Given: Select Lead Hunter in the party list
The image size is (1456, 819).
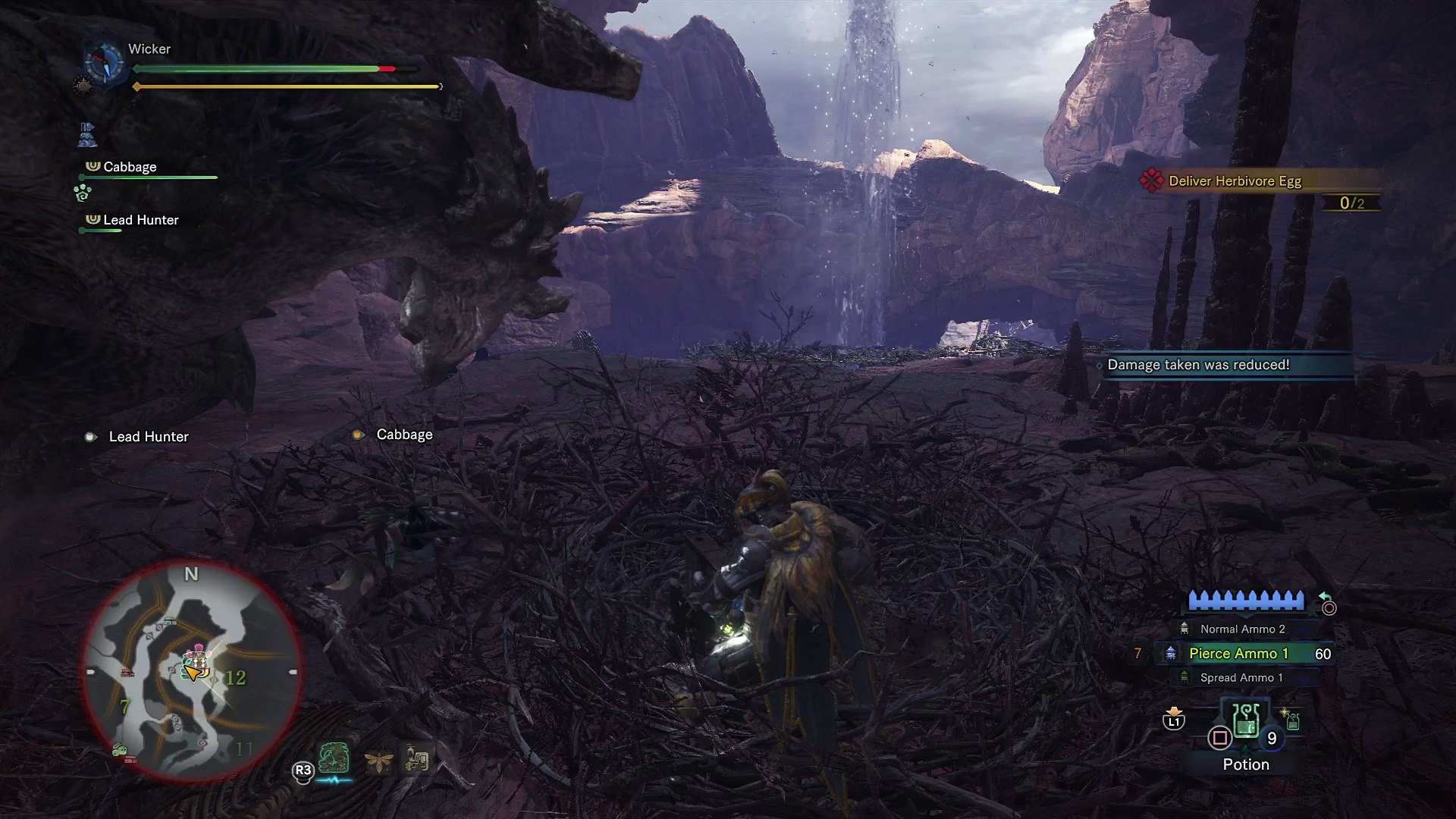Looking at the screenshot, I should click(x=140, y=221).
